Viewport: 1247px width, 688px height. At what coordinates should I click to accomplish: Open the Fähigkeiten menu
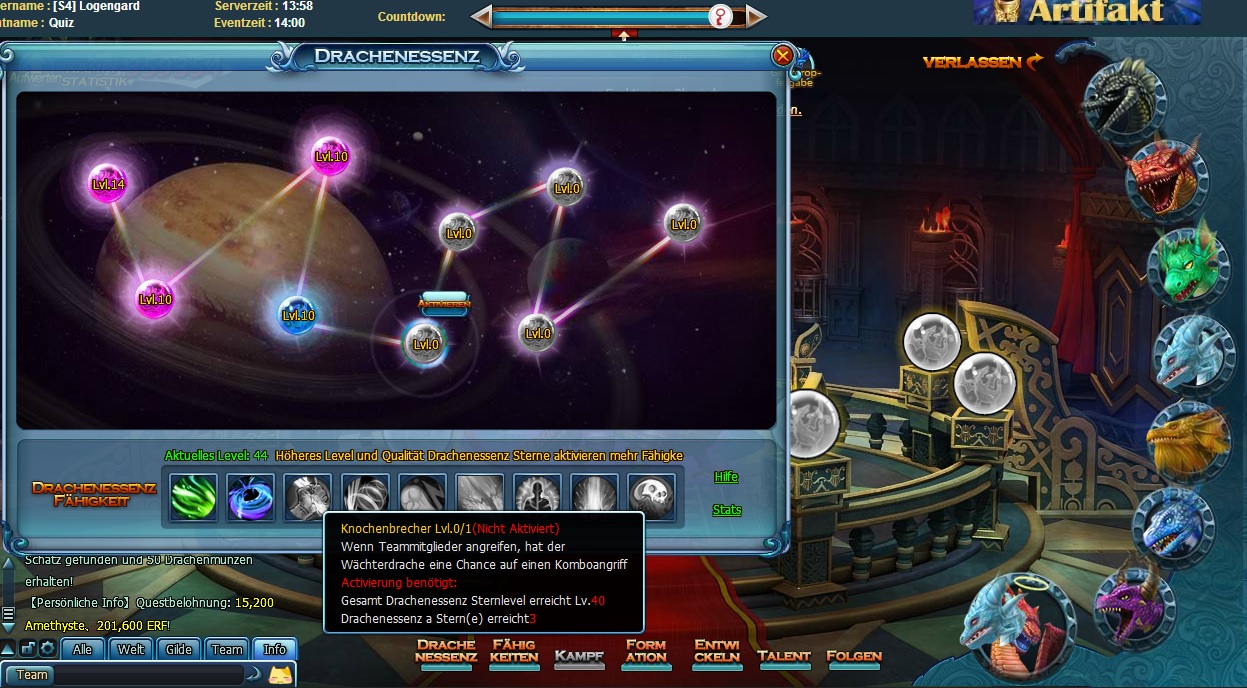514,652
